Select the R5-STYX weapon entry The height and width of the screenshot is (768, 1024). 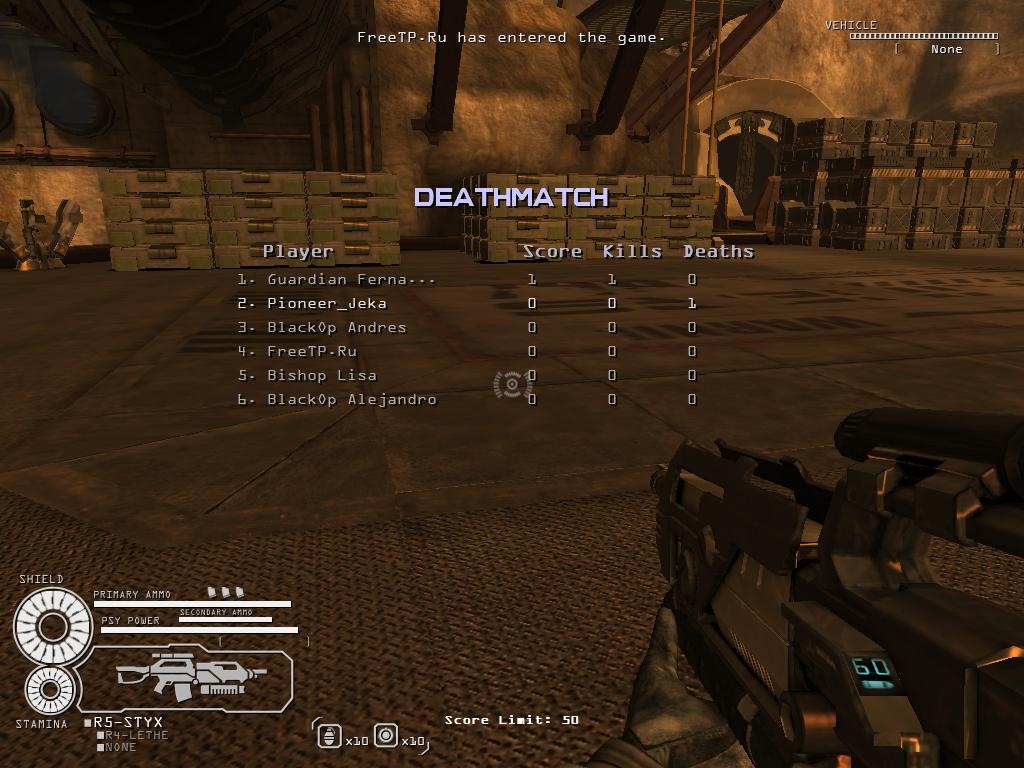[127, 722]
